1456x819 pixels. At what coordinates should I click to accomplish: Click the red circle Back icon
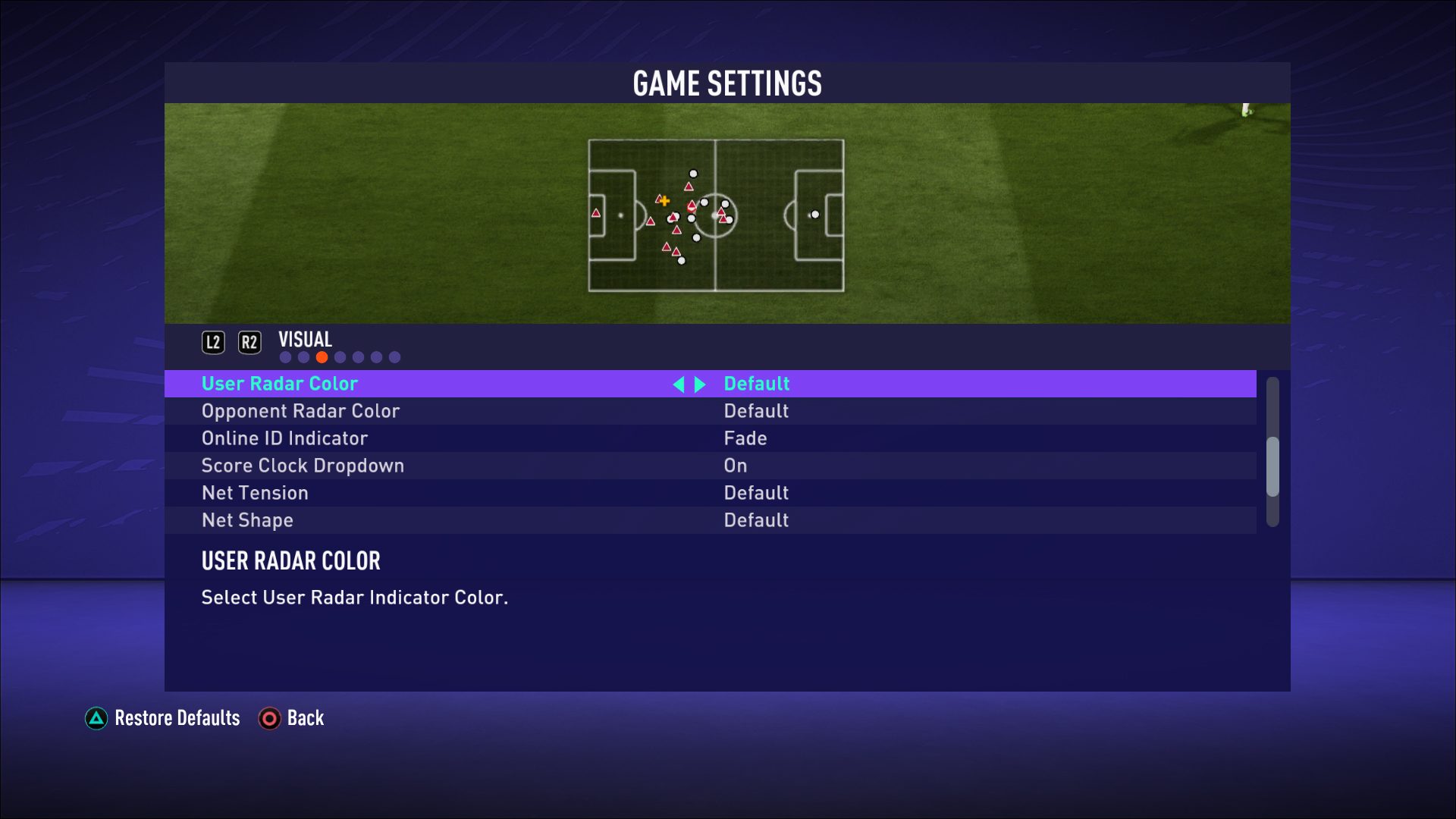click(x=269, y=718)
